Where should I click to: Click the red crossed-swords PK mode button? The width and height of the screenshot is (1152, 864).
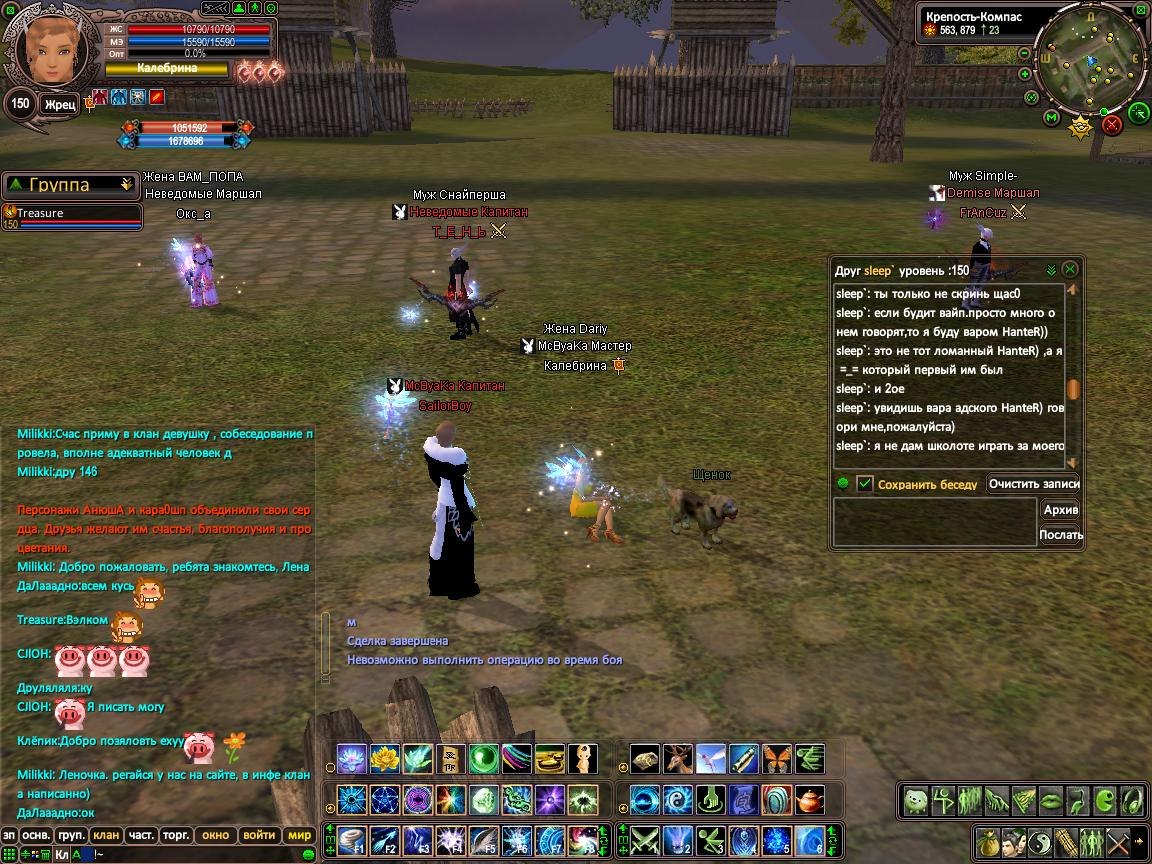[x=1112, y=125]
